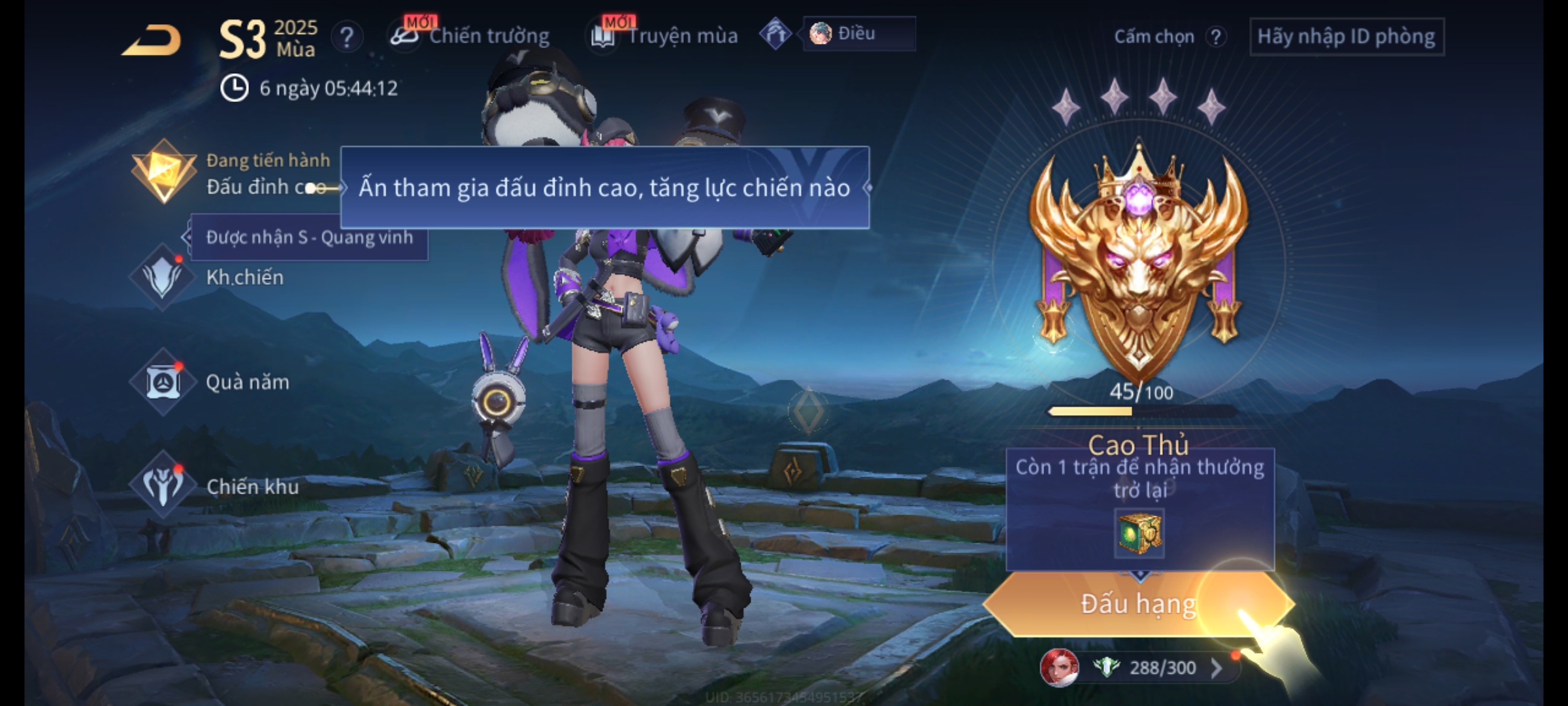Viewport: 1568px width, 706px height.
Task: View the Cao Thủ rank emblem
Action: [1139, 261]
